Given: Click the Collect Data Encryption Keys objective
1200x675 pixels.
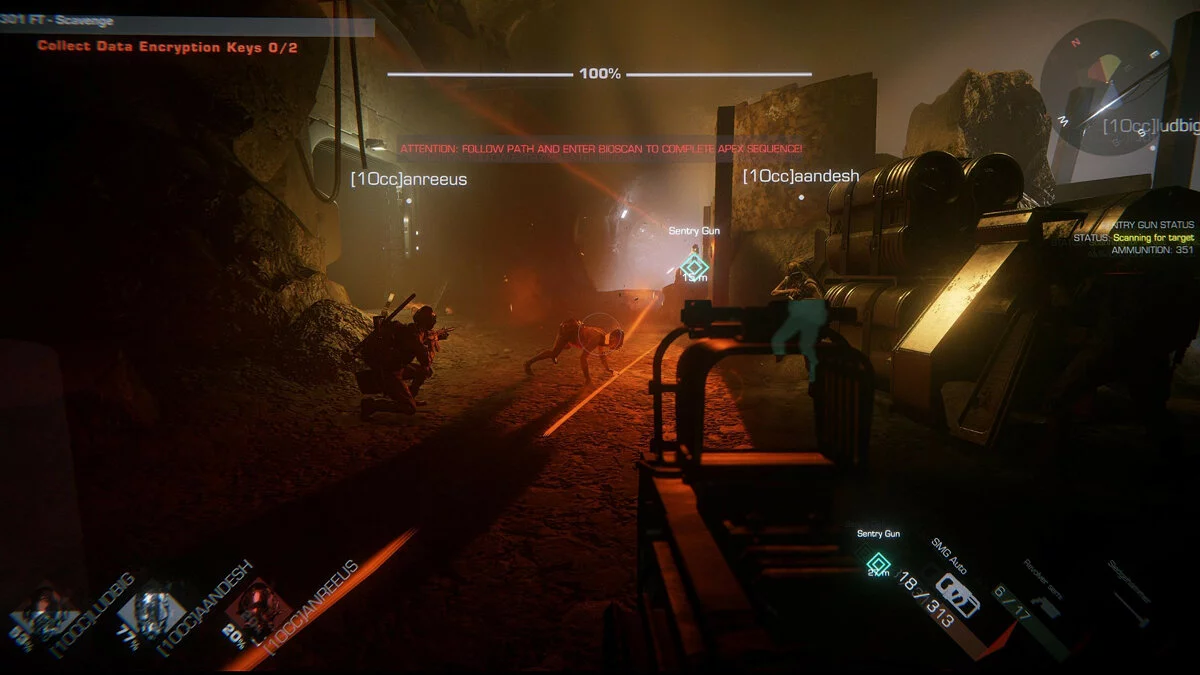Looking at the screenshot, I should coord(167,46).
